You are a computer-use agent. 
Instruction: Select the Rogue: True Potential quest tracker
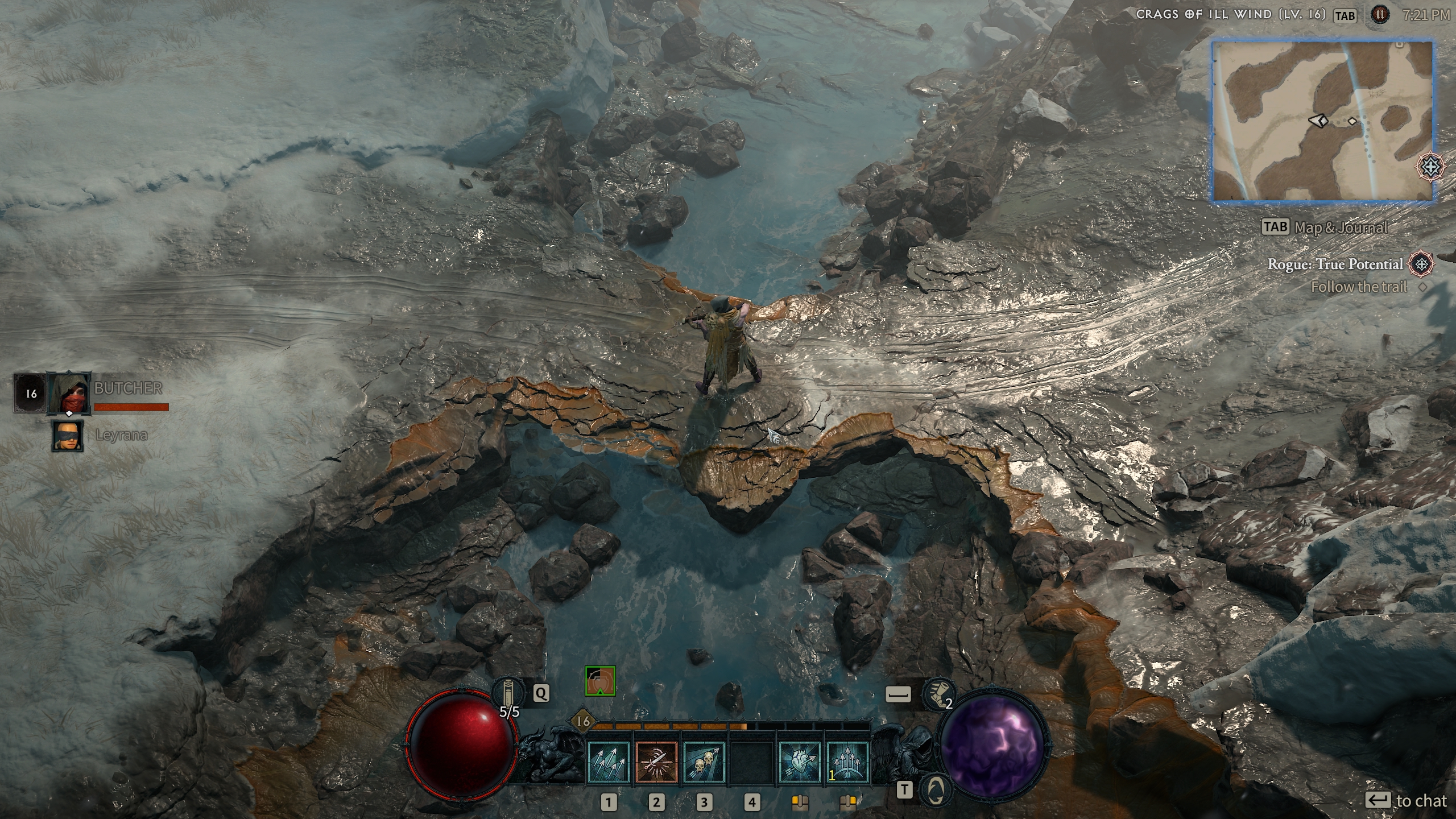pyautogui.click(x=1334, y=264)
